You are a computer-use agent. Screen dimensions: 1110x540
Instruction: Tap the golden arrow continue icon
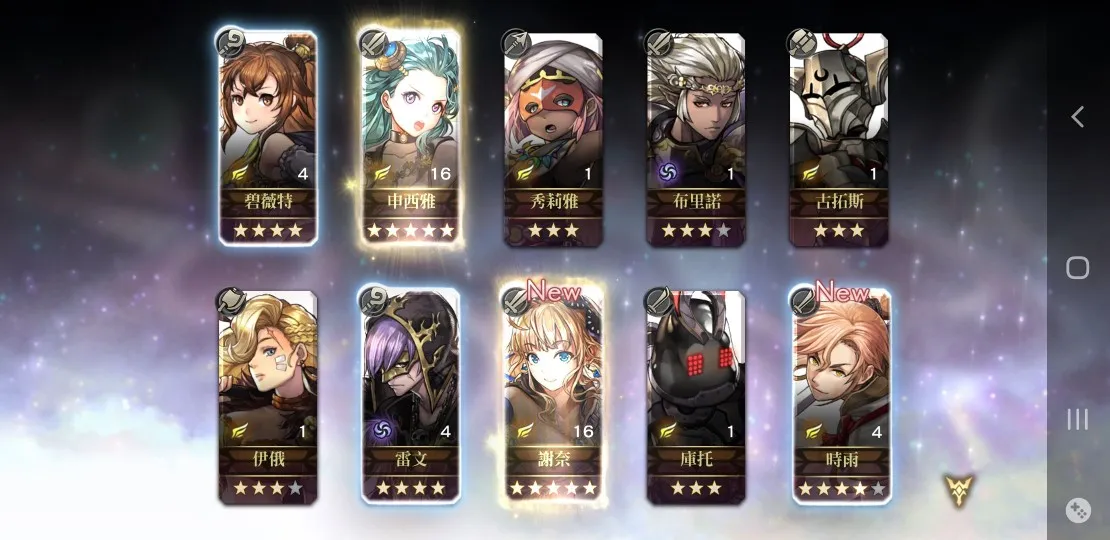pyautogui.click(x=959, y=490)
